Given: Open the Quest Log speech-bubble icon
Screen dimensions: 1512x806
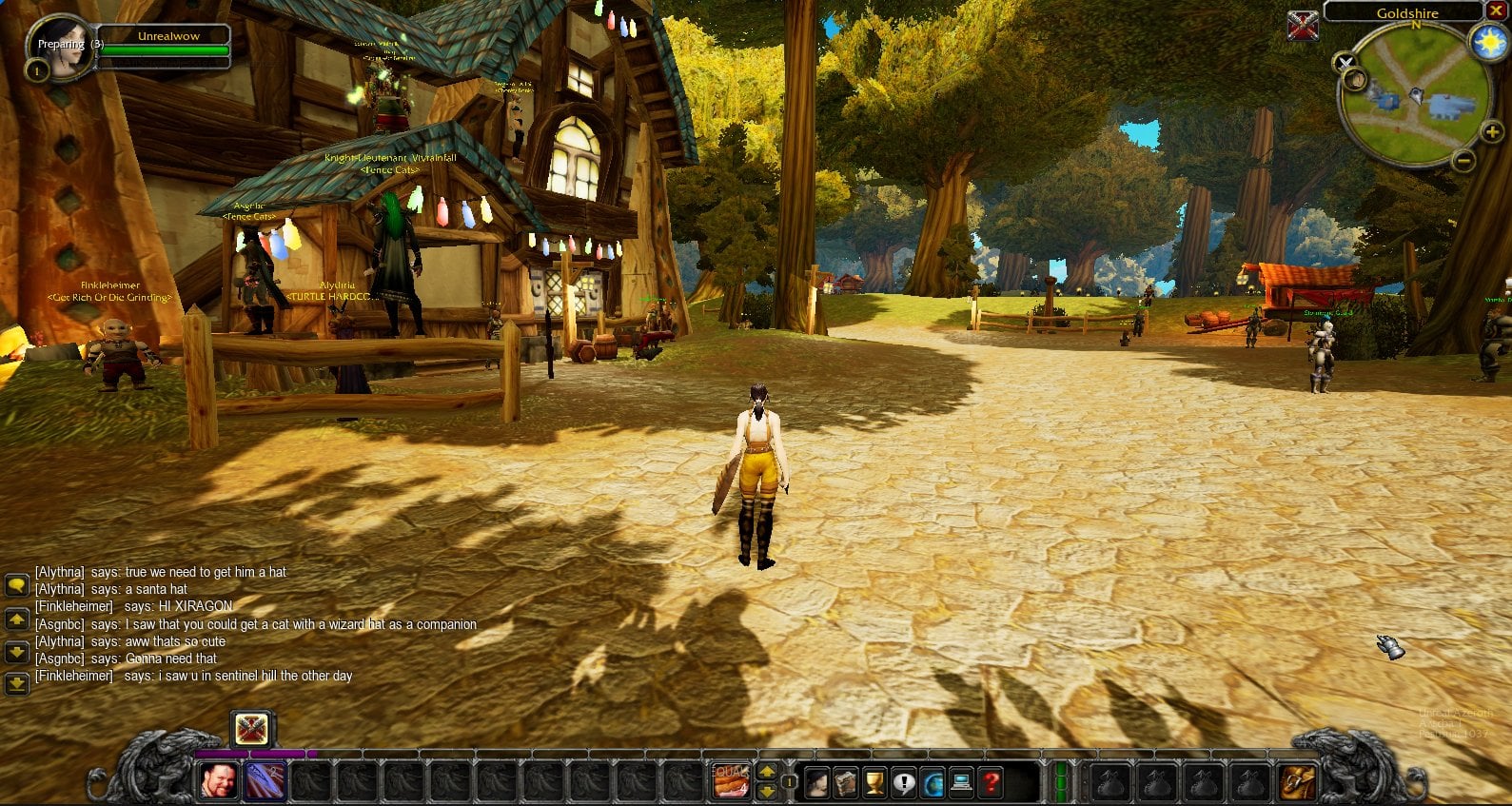Looking at the screenshot, I should [x=904, y=782].
